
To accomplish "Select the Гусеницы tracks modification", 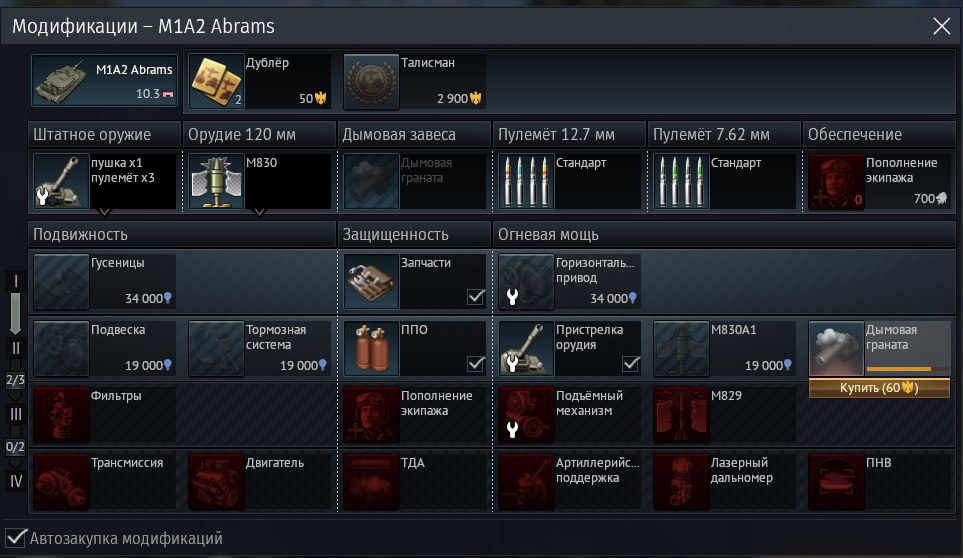I will point(104,281).
